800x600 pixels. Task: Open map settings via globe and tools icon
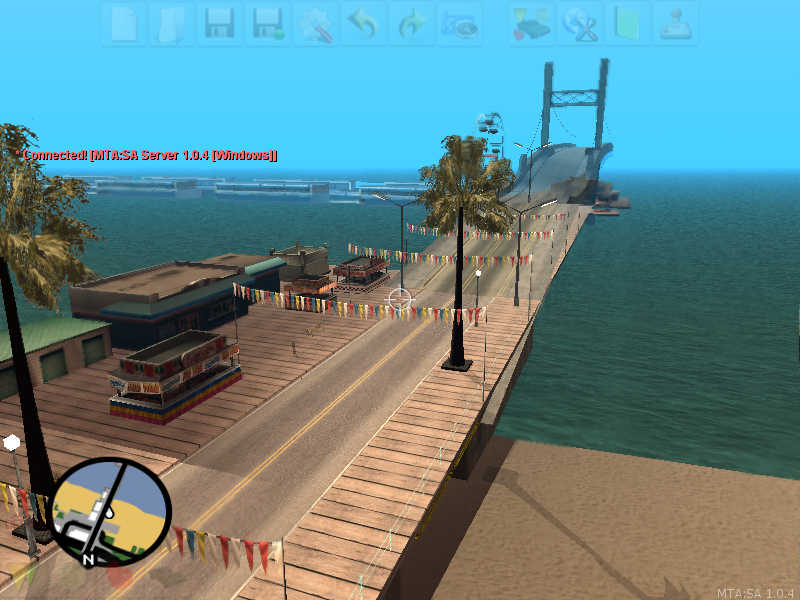(x=580, y=24)
